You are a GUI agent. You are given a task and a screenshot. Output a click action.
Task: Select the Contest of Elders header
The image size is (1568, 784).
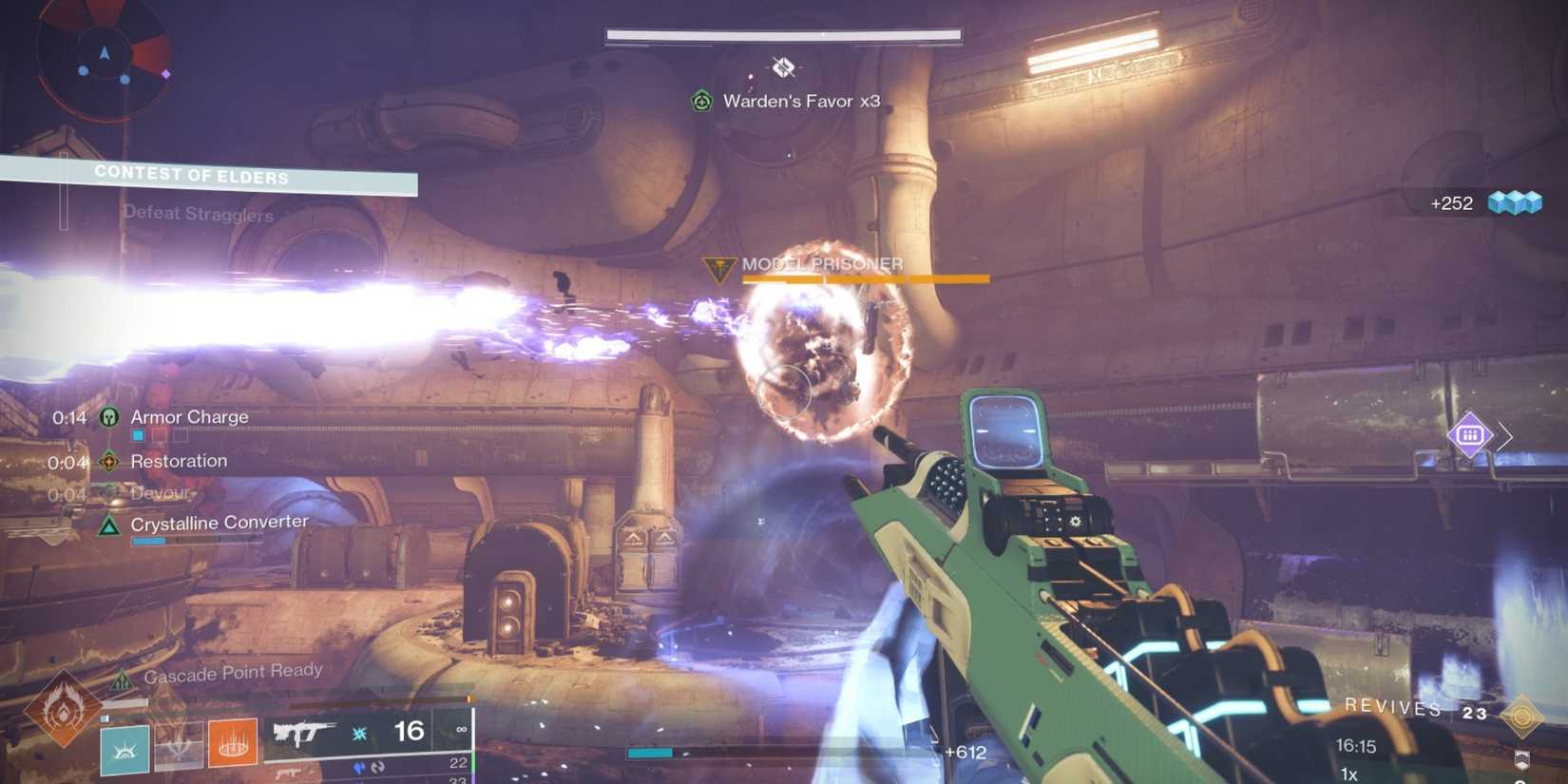(x=191, y=174)
